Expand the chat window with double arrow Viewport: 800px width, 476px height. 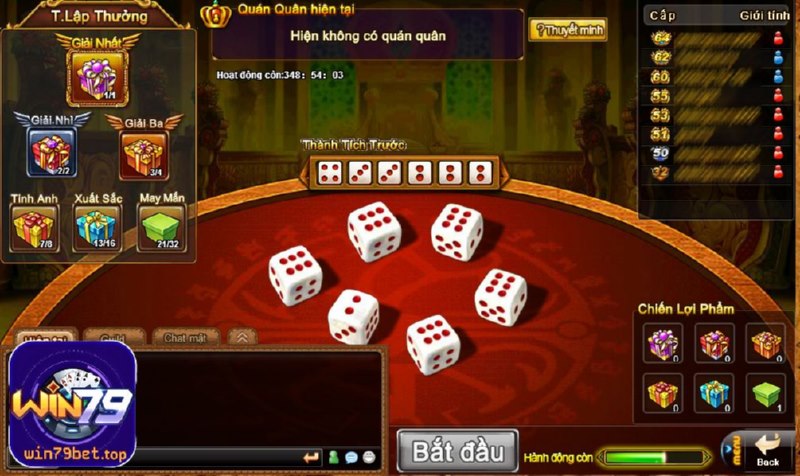click(241, 338)
